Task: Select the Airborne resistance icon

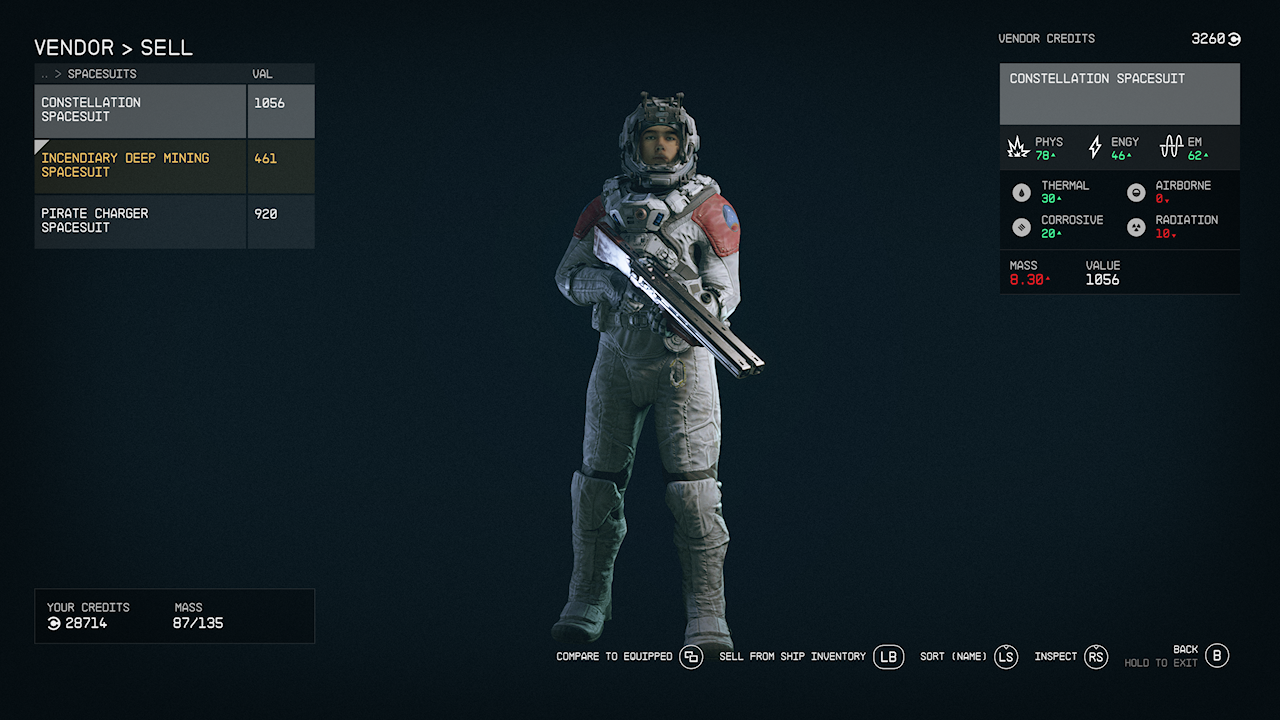Action: 1136,192
